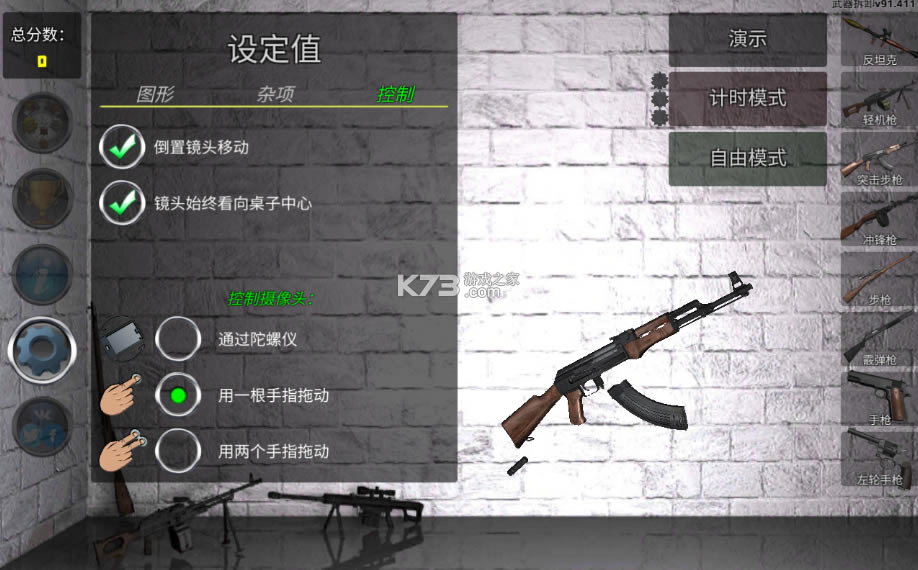Start the 演示 demonstration mode

(x=747, y=40)
